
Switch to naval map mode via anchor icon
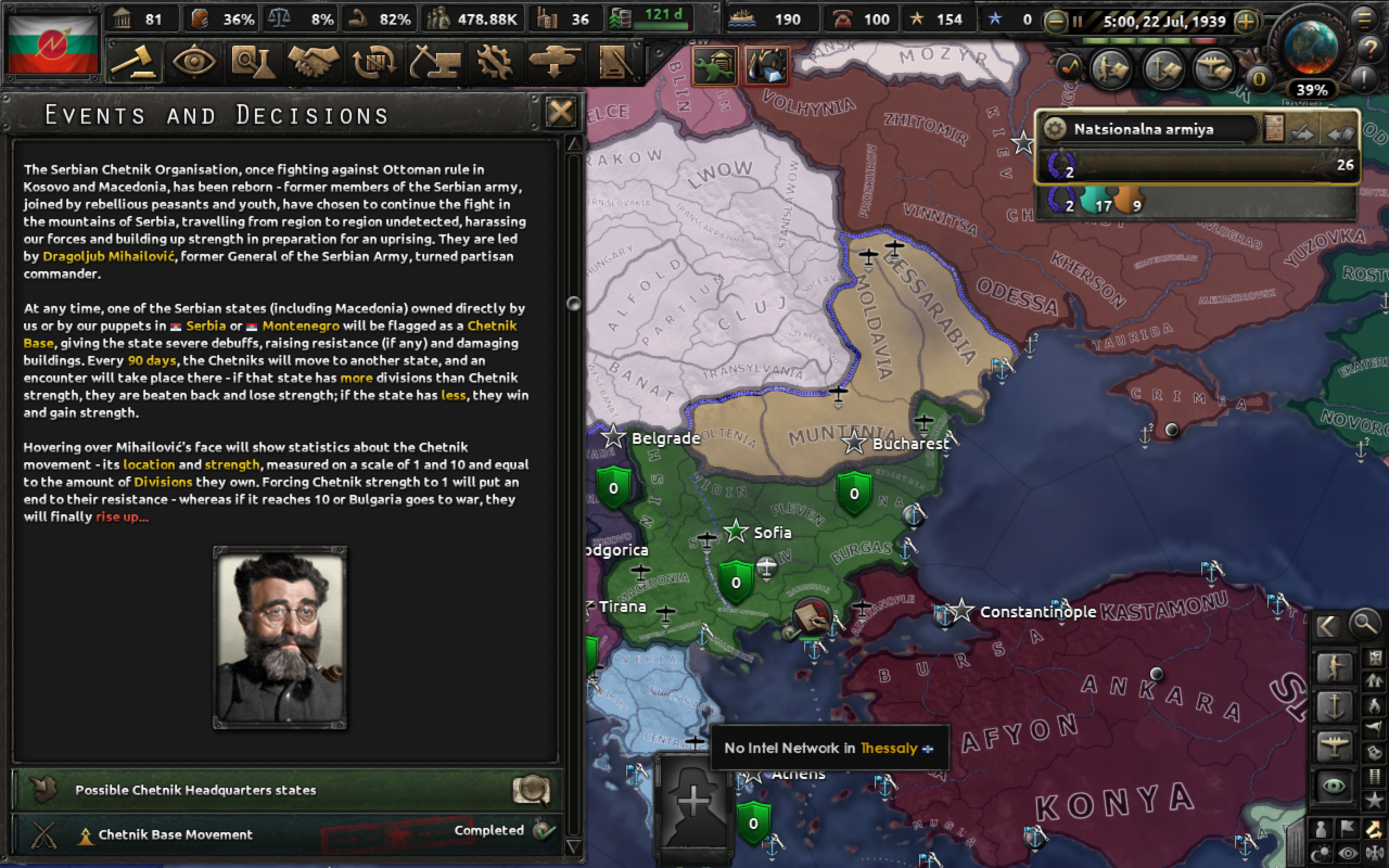click(1335, 706)
